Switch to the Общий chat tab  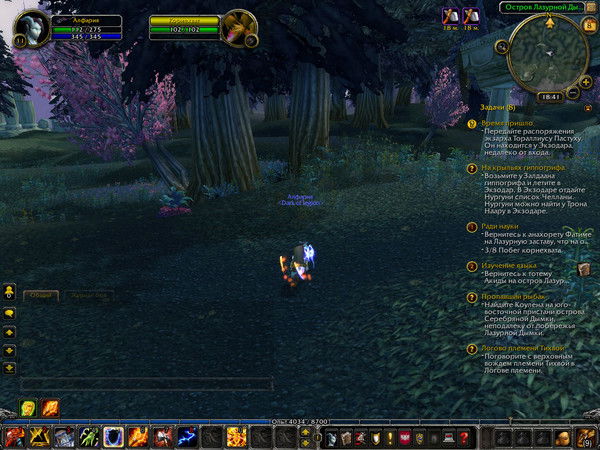tap(40, 296)
